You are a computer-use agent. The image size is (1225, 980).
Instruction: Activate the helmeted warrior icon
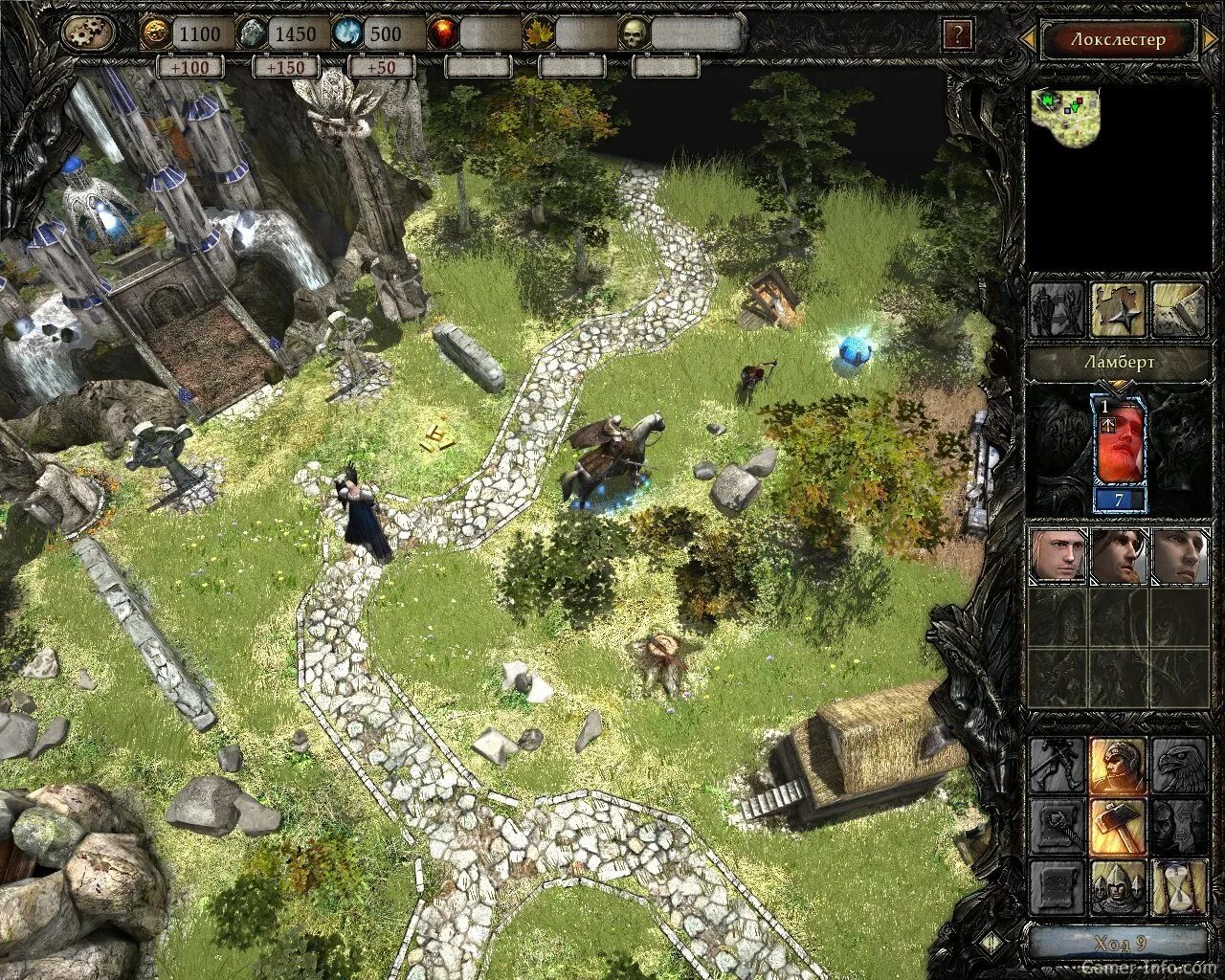[x=1118, y=766]
